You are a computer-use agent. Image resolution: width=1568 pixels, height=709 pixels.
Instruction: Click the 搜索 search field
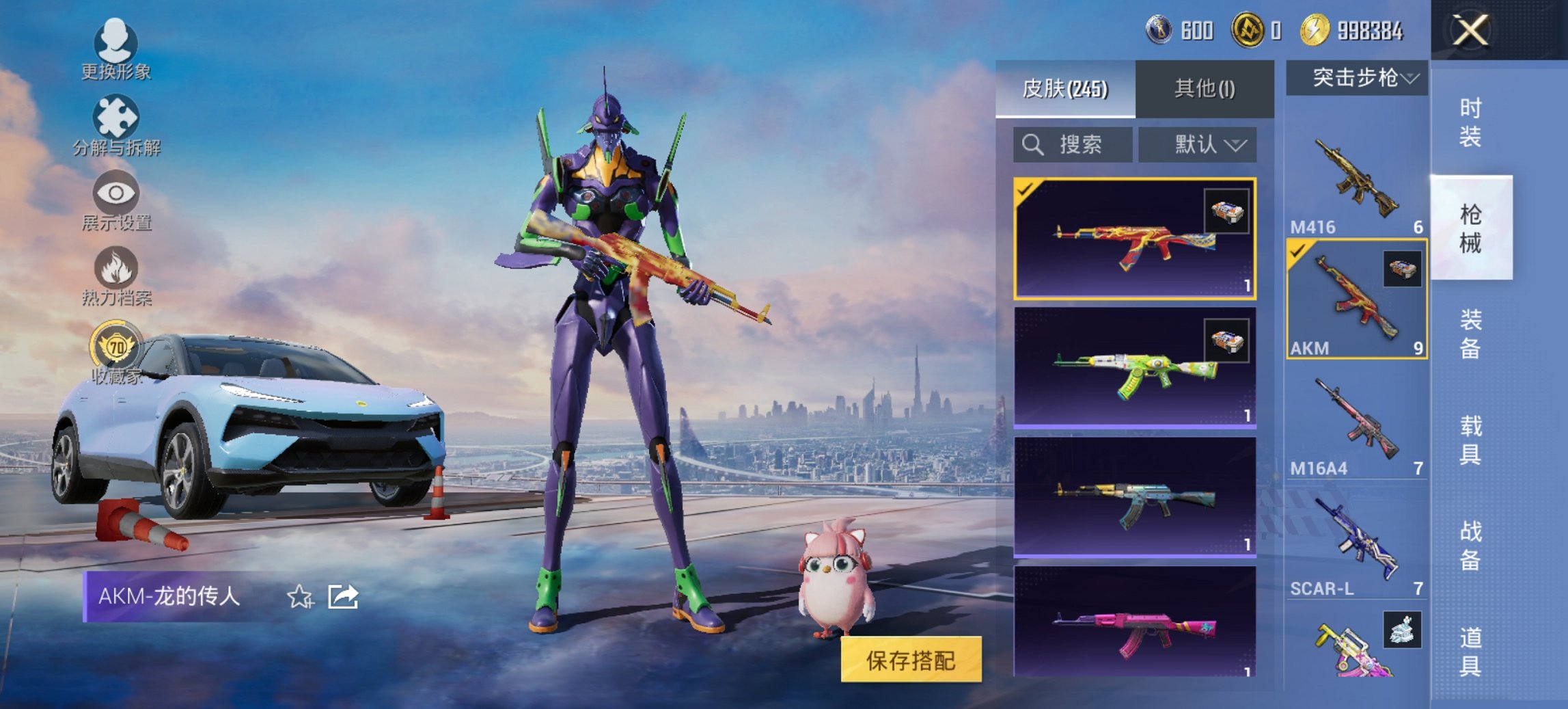pos(1072,145)
